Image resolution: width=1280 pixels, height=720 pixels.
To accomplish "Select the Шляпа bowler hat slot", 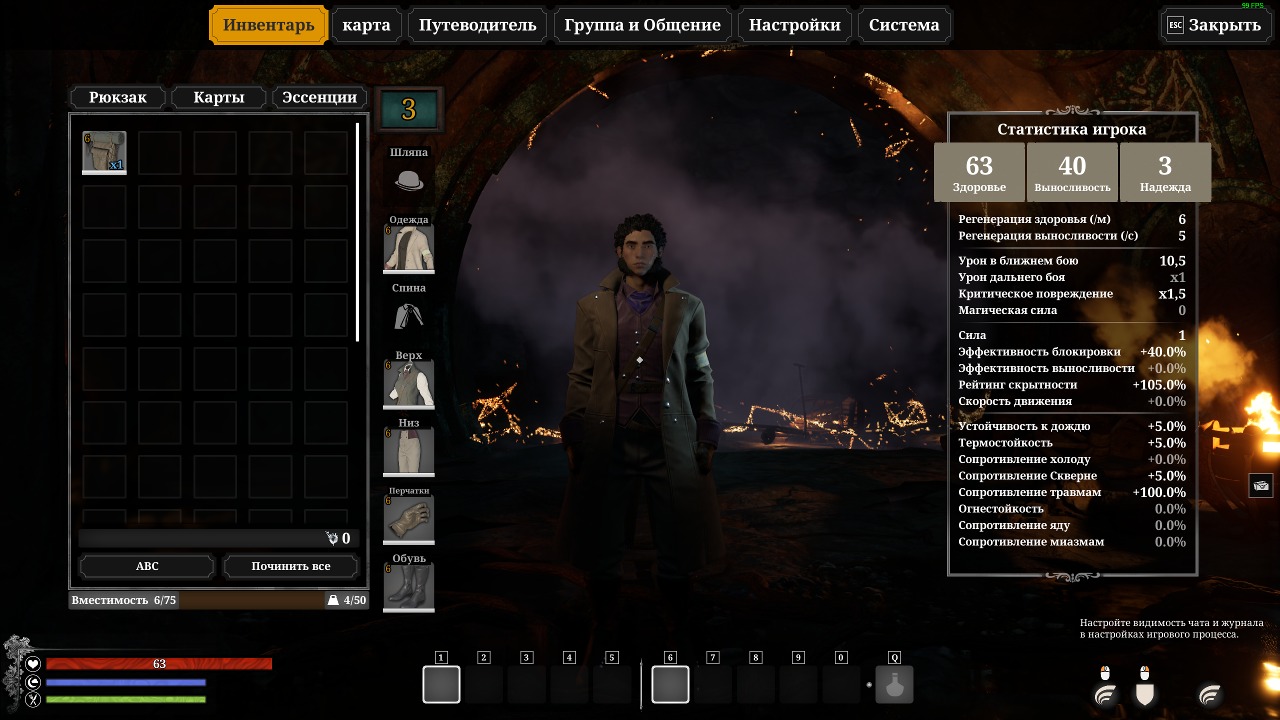I will click(409, 181).
